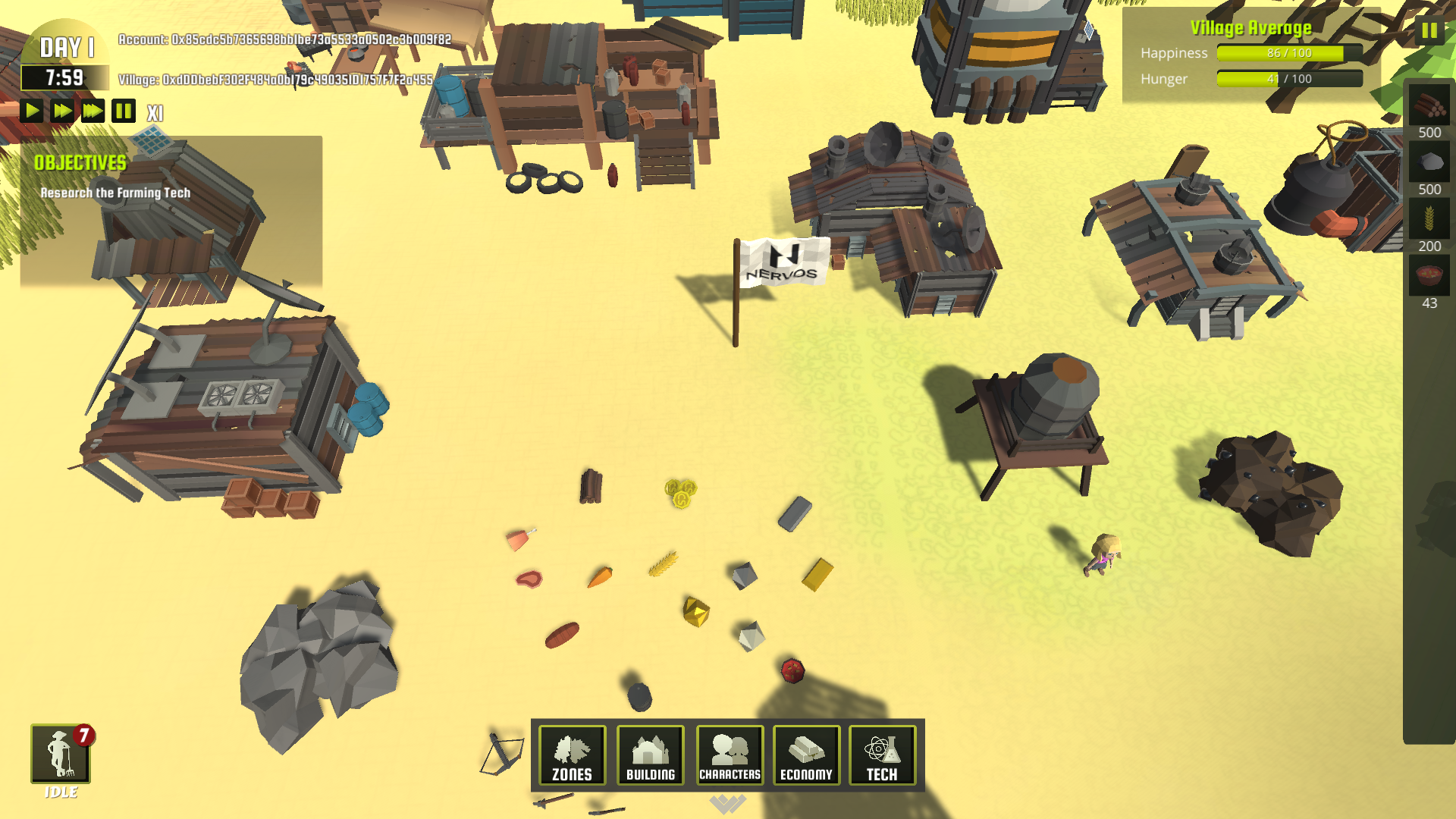Click the stone resource icon
Screen dimensions: 1456x819
1429,162
